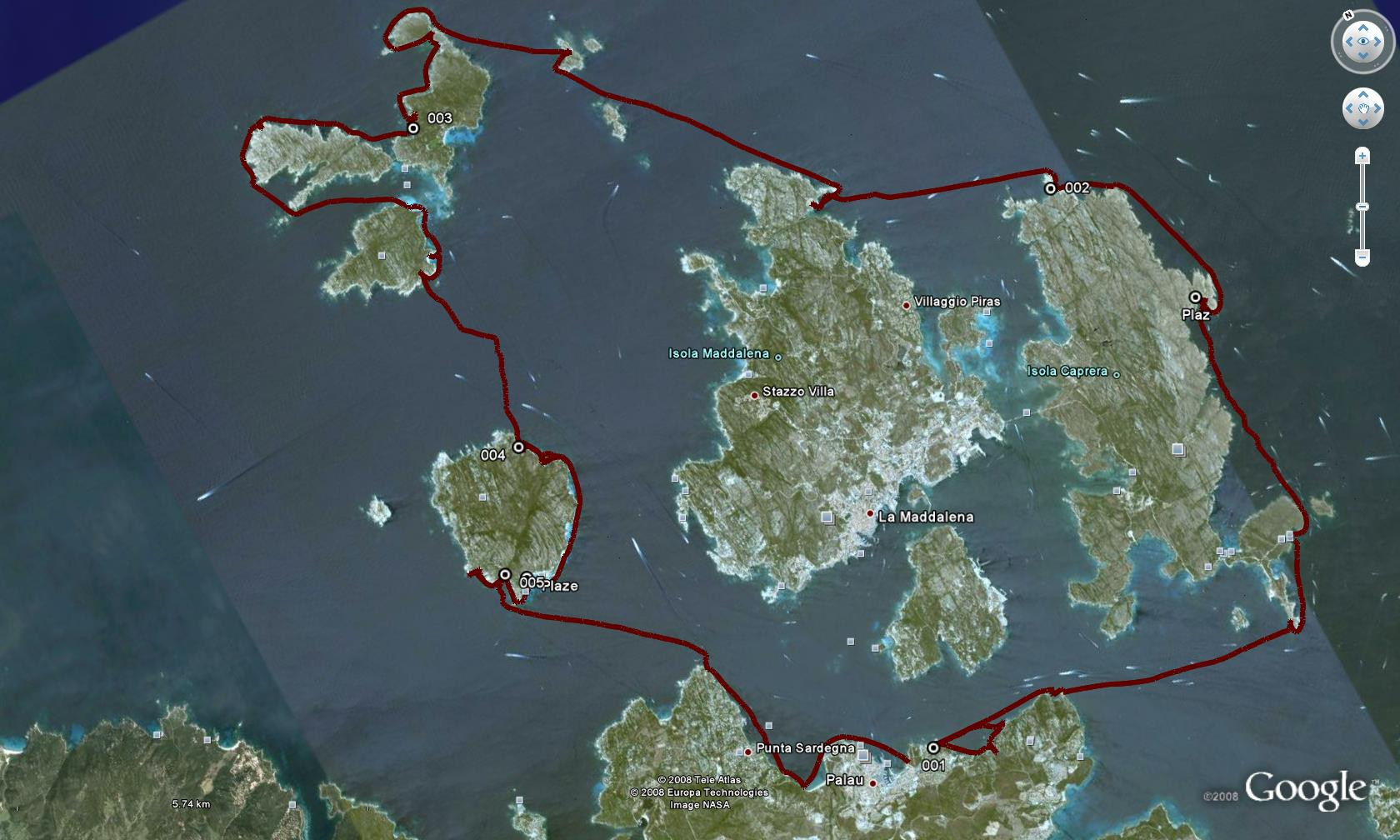The height and width of the screenshot is (840, 1400).
Task: Click the zoom-out minus button
Action: (1362, 257)
